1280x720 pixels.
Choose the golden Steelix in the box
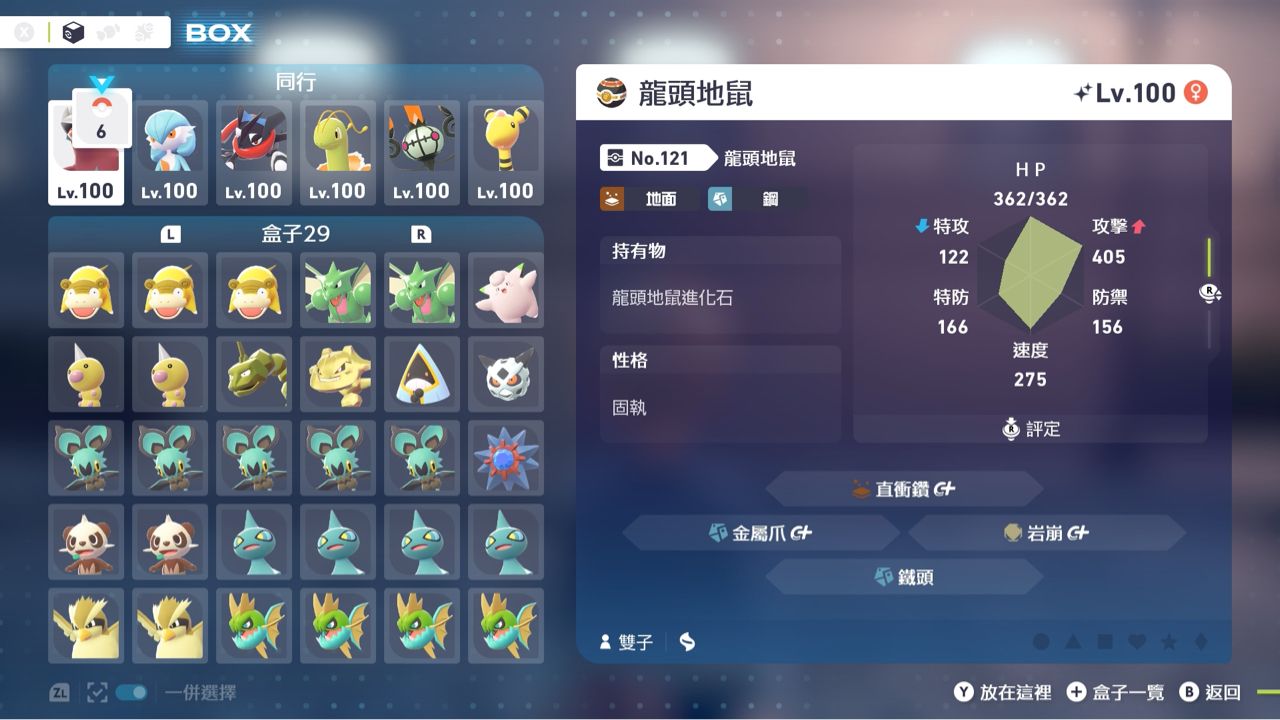pyautogui.click(x=338, y=374)
